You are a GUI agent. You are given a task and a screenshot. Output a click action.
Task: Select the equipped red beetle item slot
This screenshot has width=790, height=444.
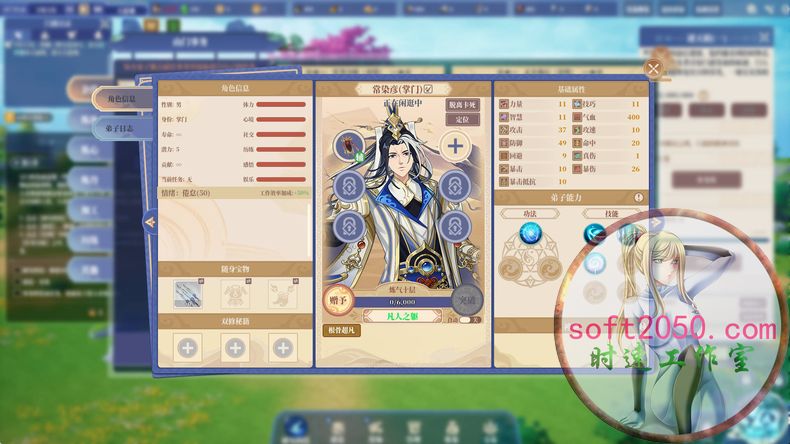point(349,145)
